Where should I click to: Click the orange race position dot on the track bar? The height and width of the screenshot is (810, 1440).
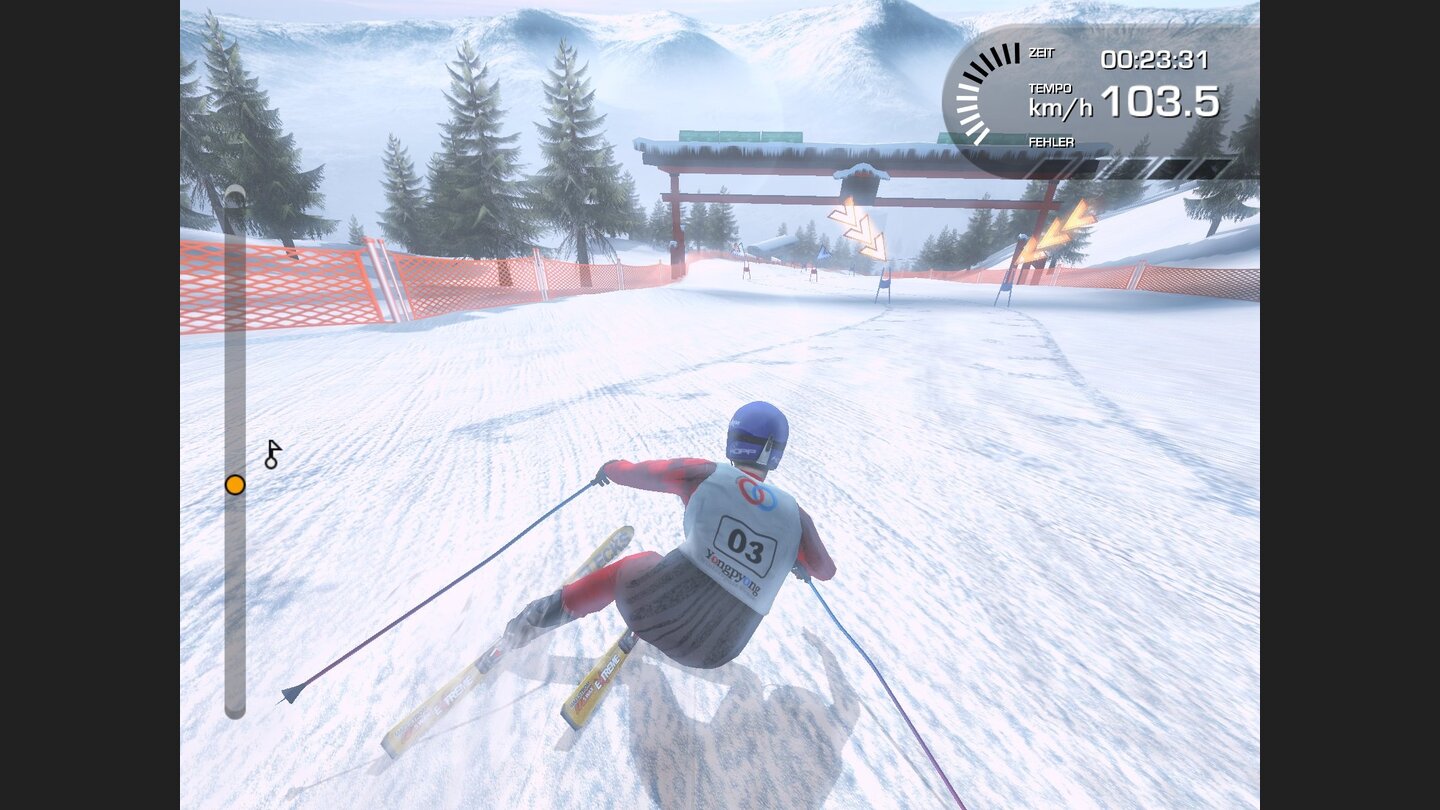pyautogui.click(x=234, y=484)
